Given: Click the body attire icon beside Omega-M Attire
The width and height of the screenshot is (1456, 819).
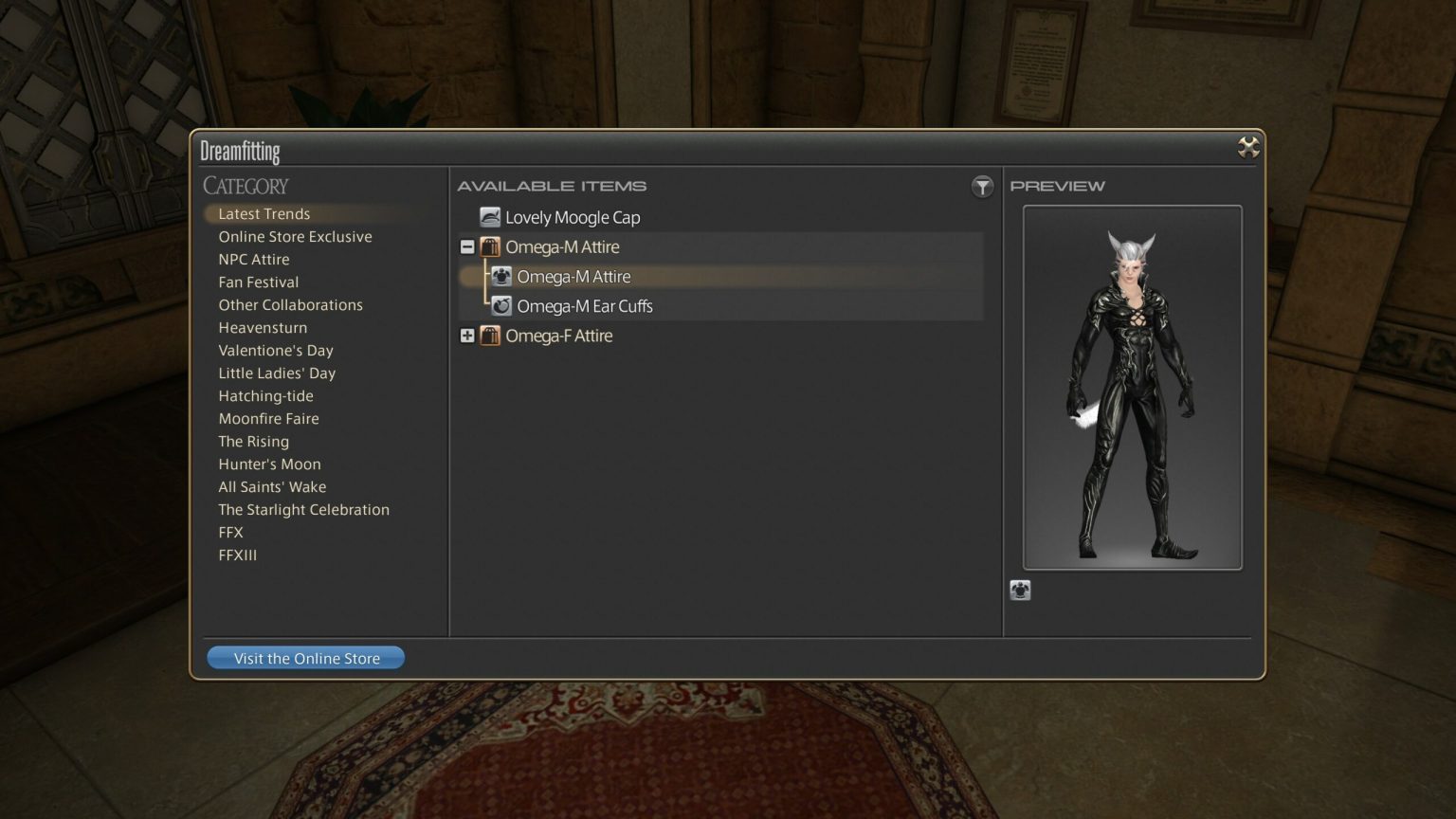Looking at the screenshot, I should pos(501,276).
